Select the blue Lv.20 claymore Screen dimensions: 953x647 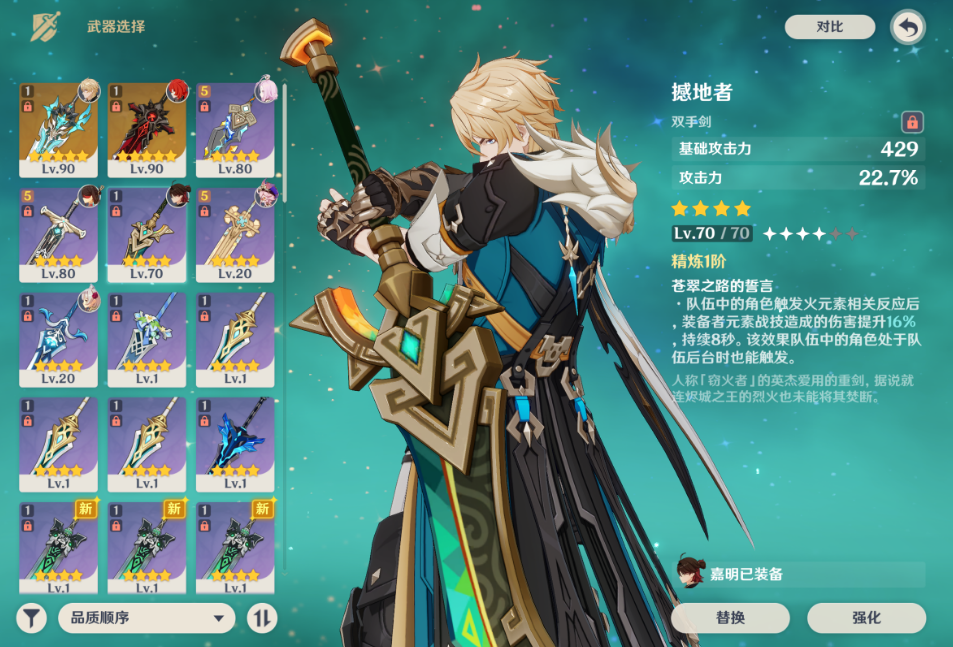58,338
